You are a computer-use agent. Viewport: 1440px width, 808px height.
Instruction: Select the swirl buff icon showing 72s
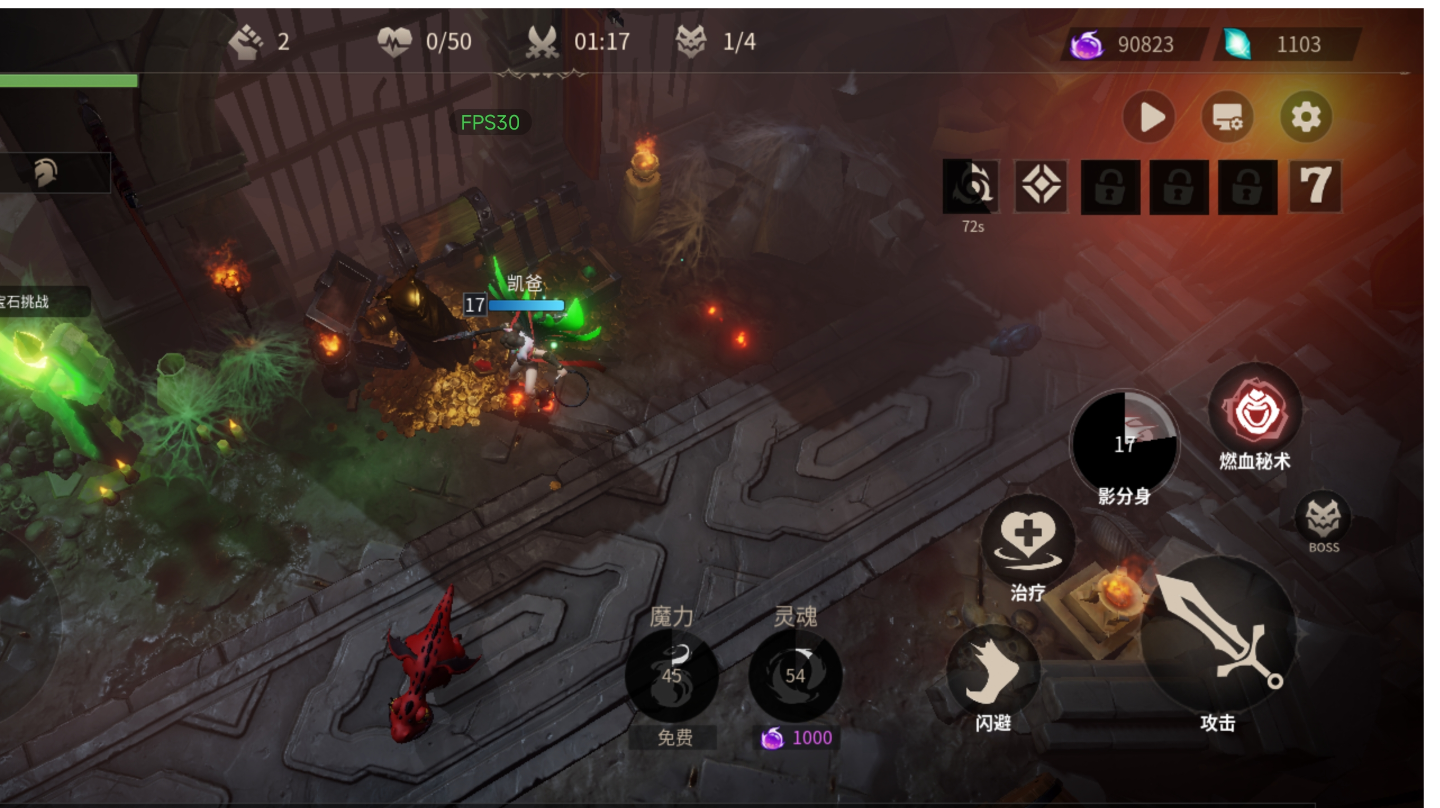coord(970,187)
